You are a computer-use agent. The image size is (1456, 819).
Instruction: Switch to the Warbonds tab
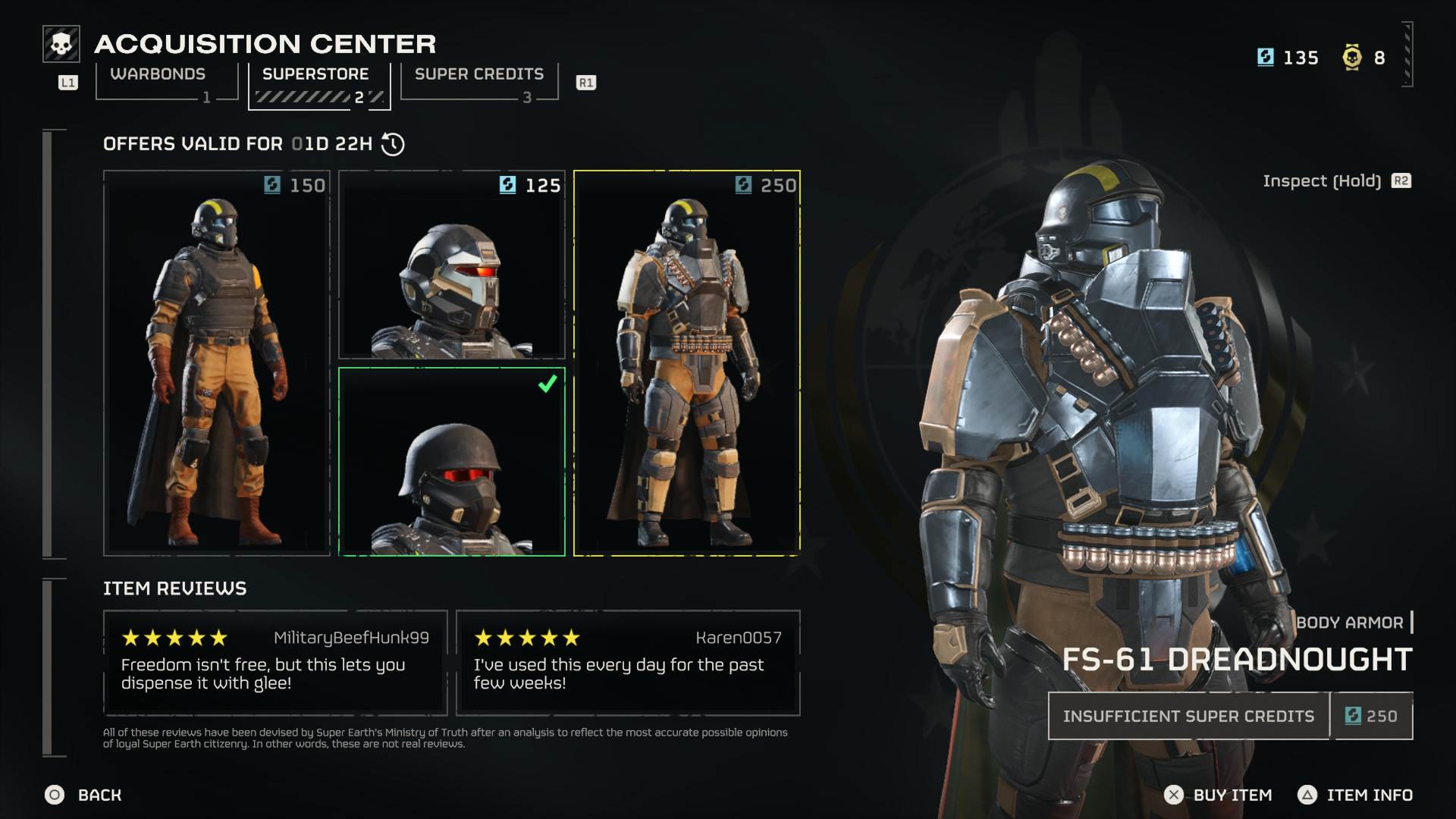pyautogui.click(x=158, y=74)
